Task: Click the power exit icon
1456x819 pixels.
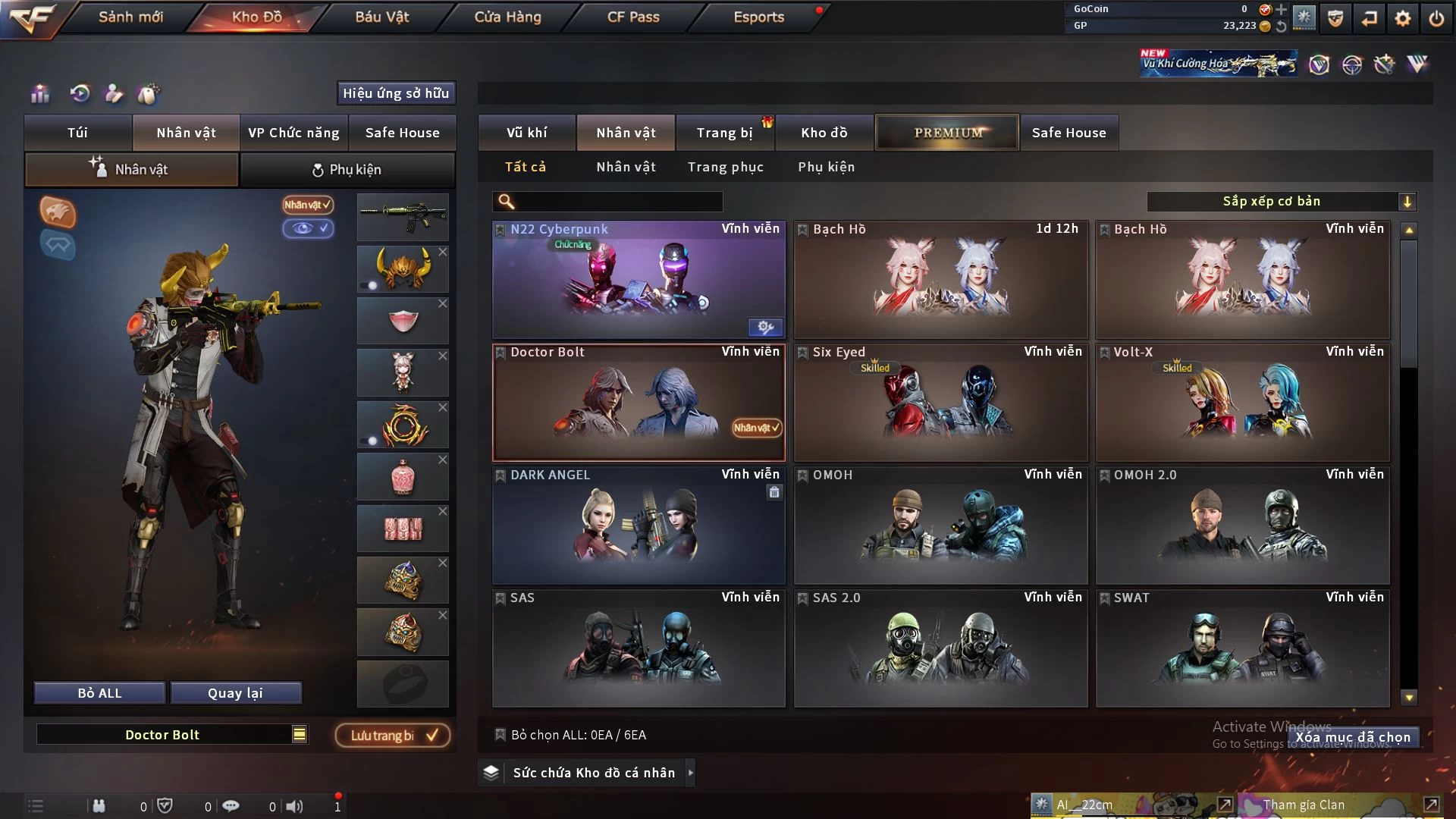Action: click(x=1436, y=18)
